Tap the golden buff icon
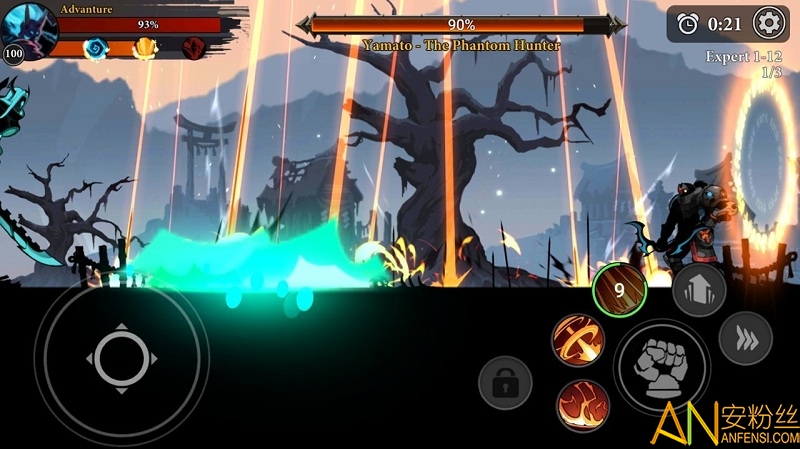Viewport: 800px width, 449px height. [146, 47]
